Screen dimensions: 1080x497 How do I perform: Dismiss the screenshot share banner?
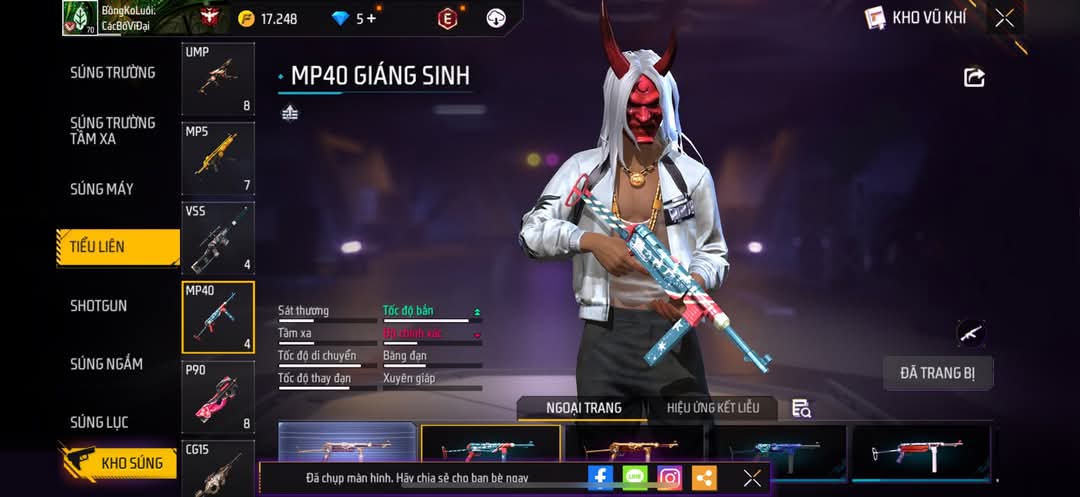(752, 478)
